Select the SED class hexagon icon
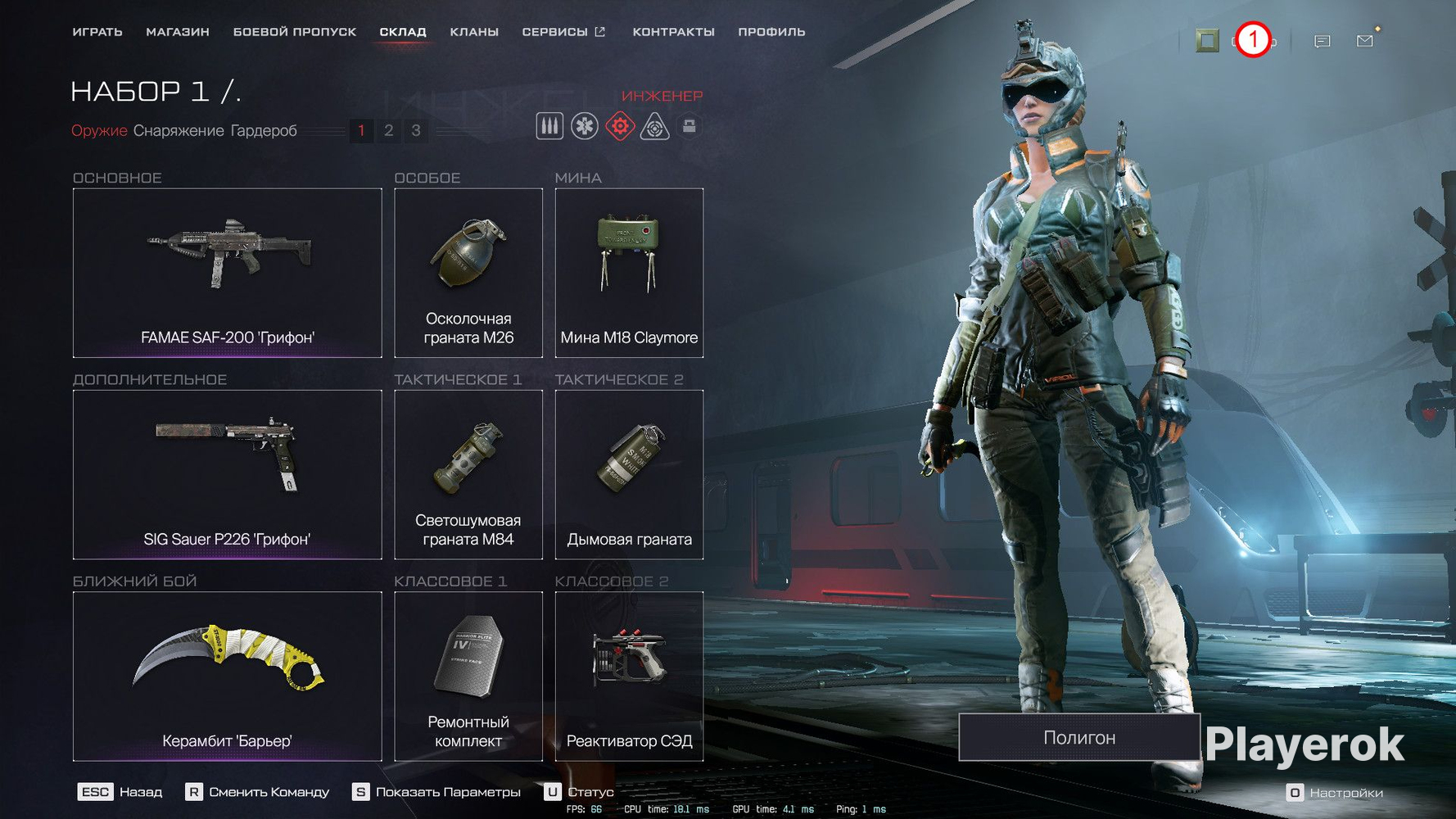 [690, 125]
